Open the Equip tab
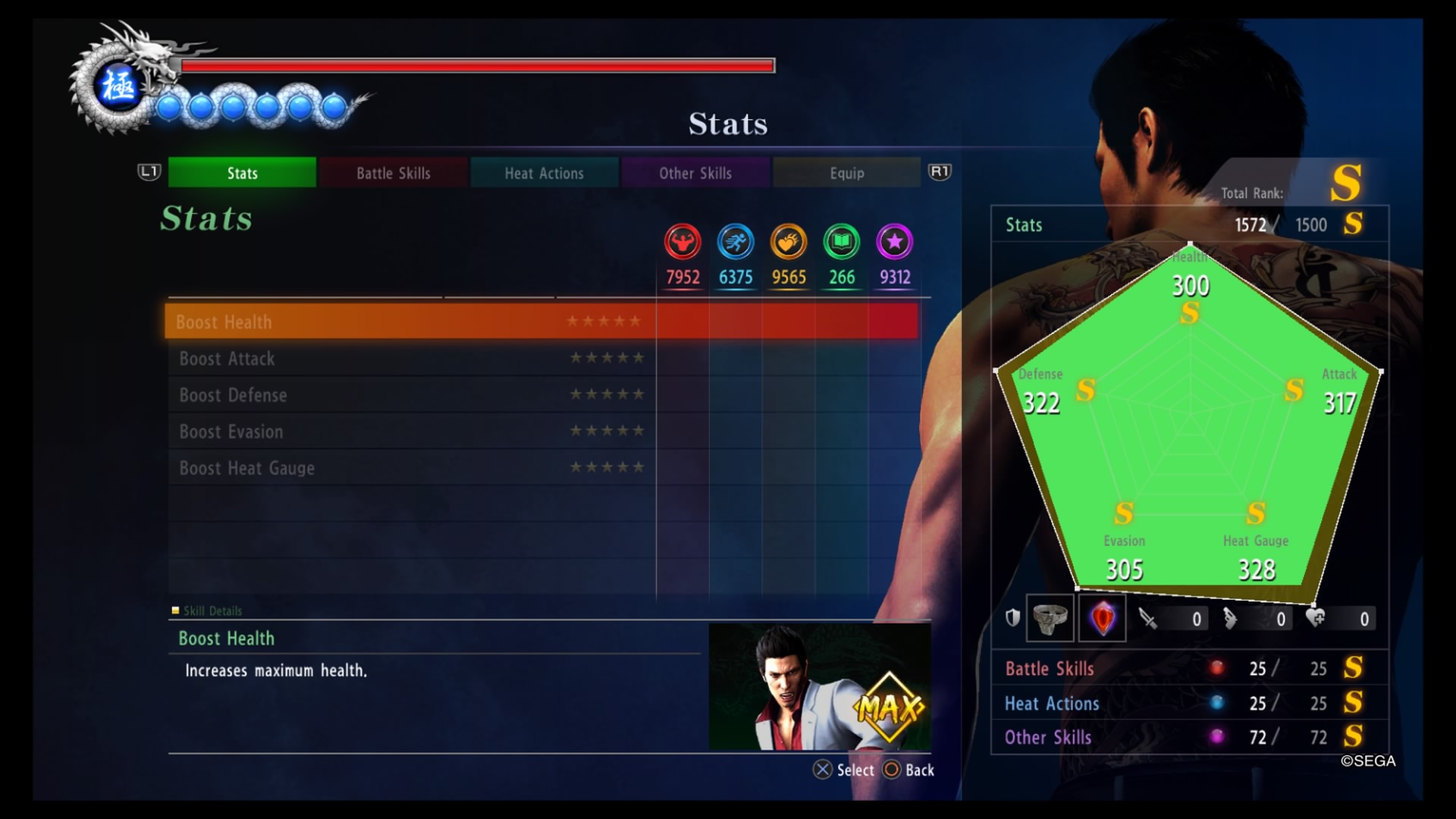 (846, 173)
